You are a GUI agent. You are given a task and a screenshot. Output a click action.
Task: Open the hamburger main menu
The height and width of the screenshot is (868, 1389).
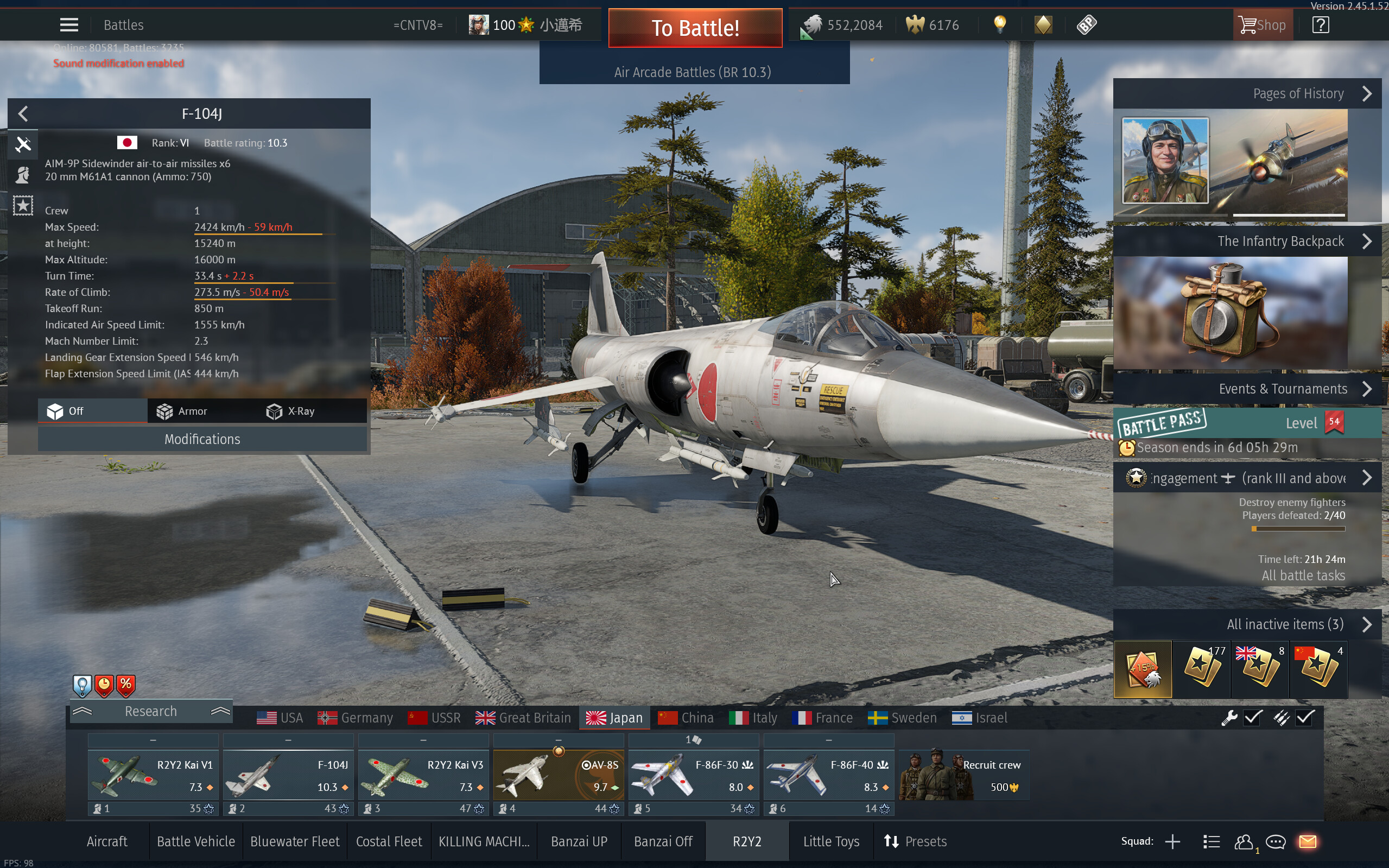(69, 24)
